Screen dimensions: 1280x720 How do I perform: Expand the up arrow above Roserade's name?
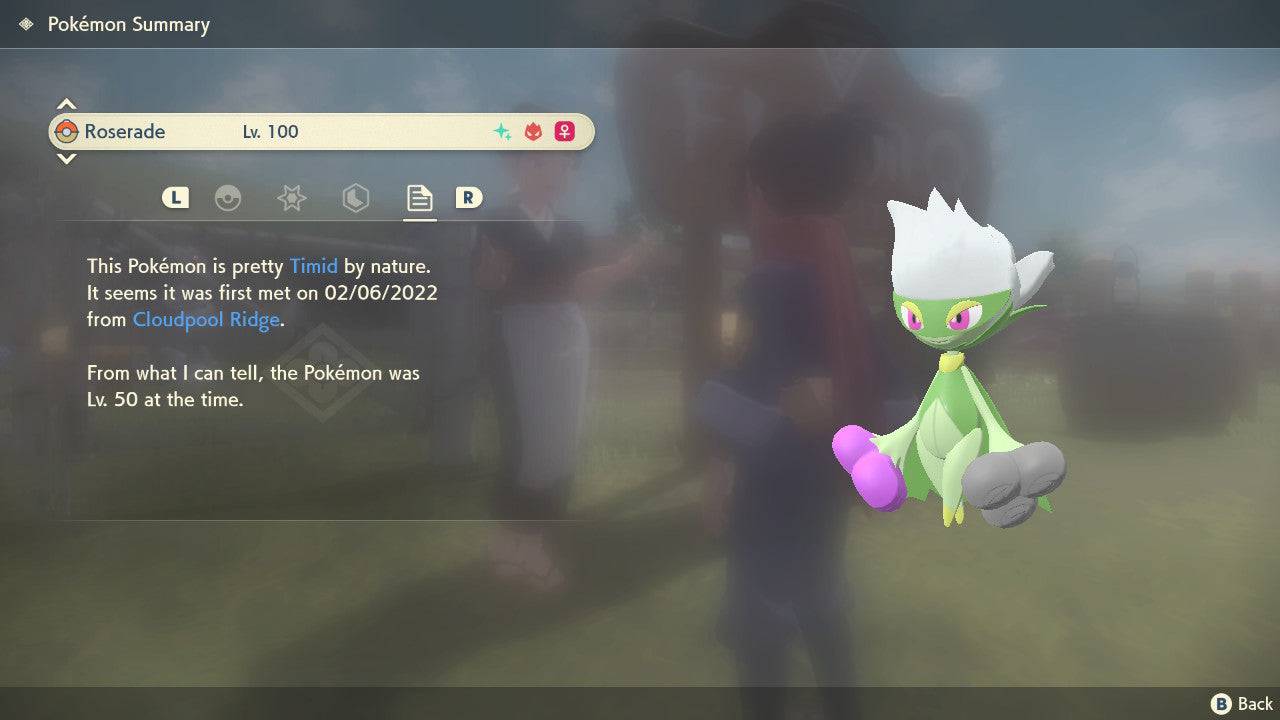pyautogui.click(x=66, y=103)
